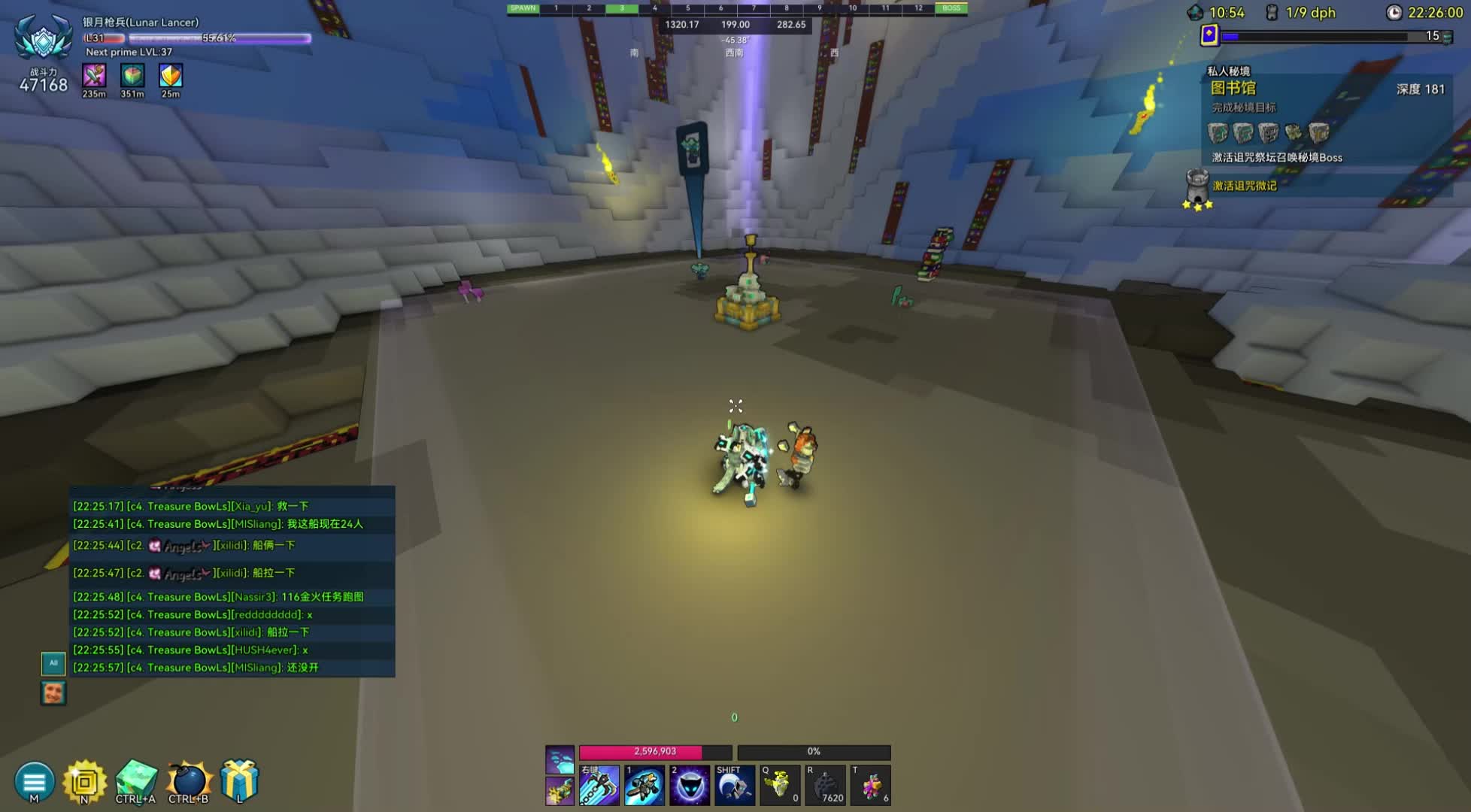Select the All chat channel tab
This screenshot has height=812, width=1471.
(x=53, y=663)
